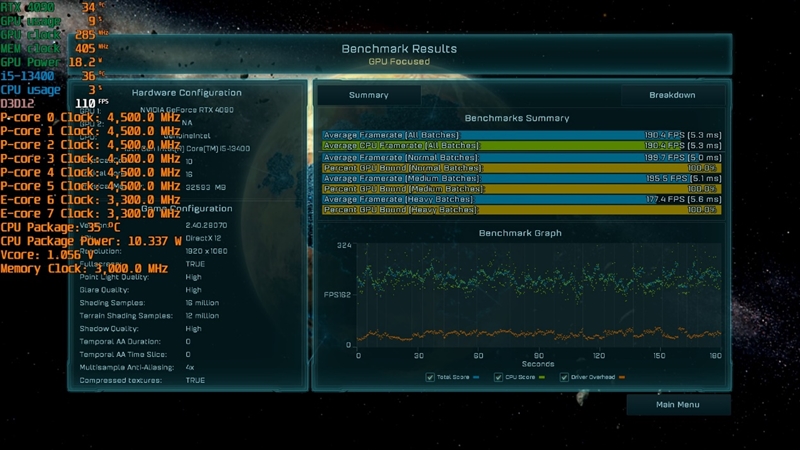This screenshot has width=800, height=450.
Task: Toggle the Total Score graph checkbox
Action: [x=430, y=377]
